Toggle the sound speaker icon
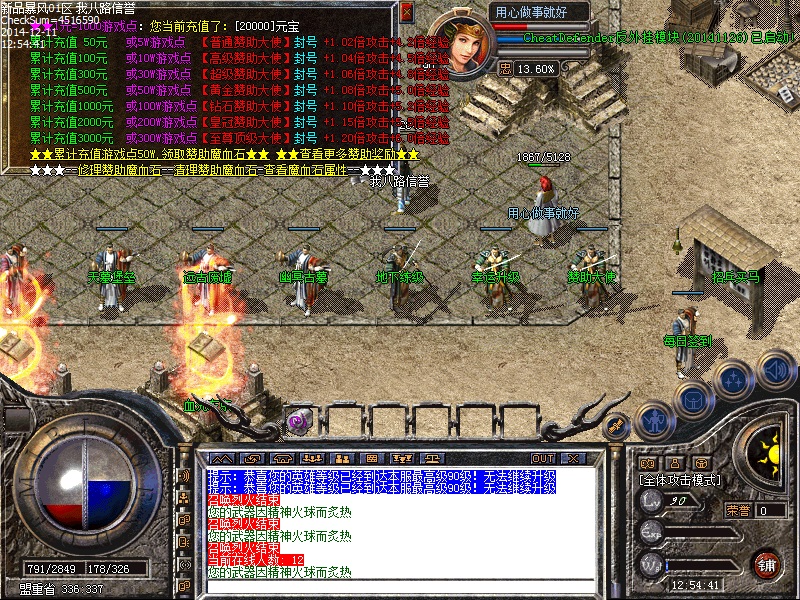 click(x=775, y=368)
